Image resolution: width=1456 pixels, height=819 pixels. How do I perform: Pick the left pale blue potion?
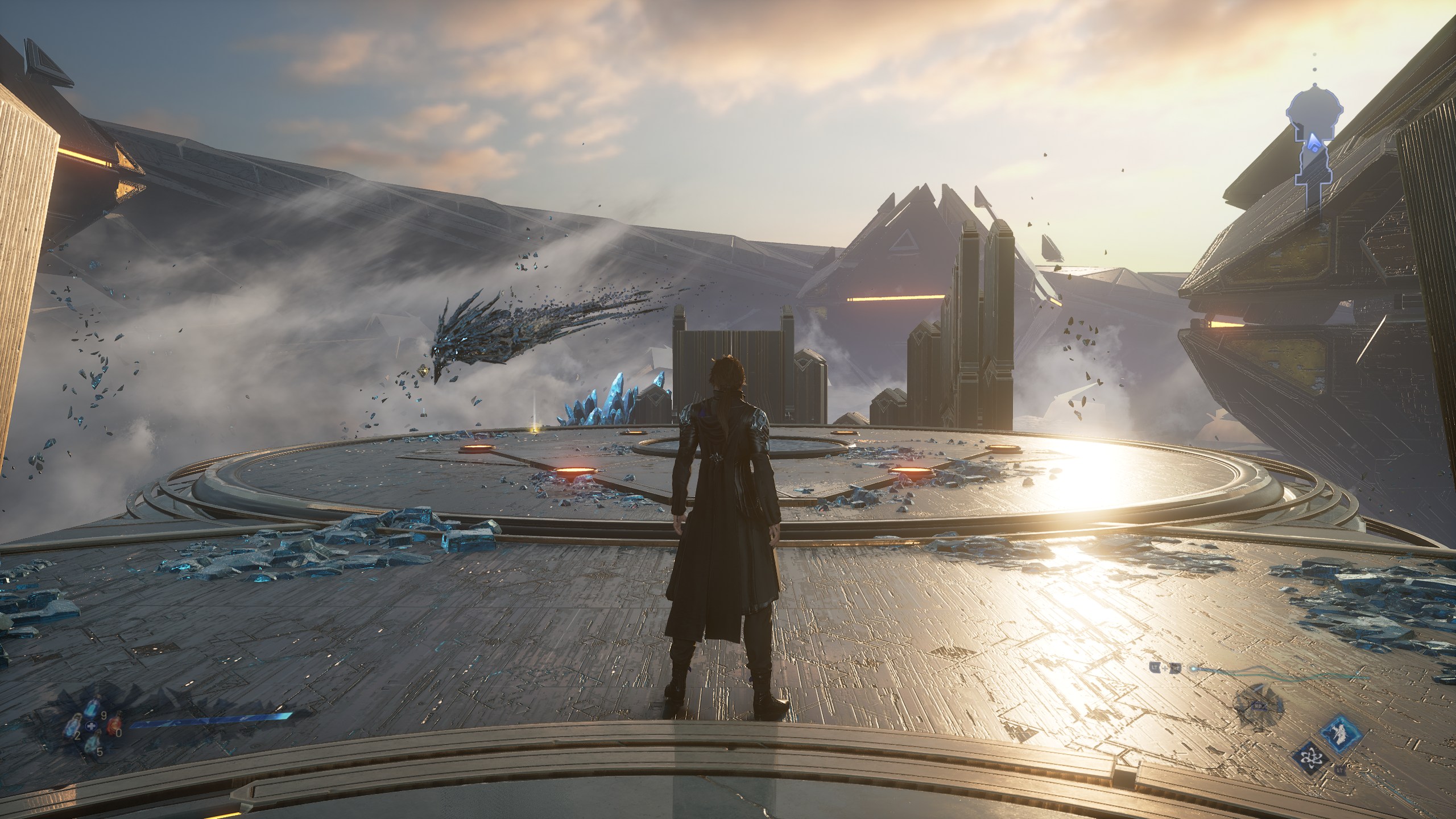71,726
